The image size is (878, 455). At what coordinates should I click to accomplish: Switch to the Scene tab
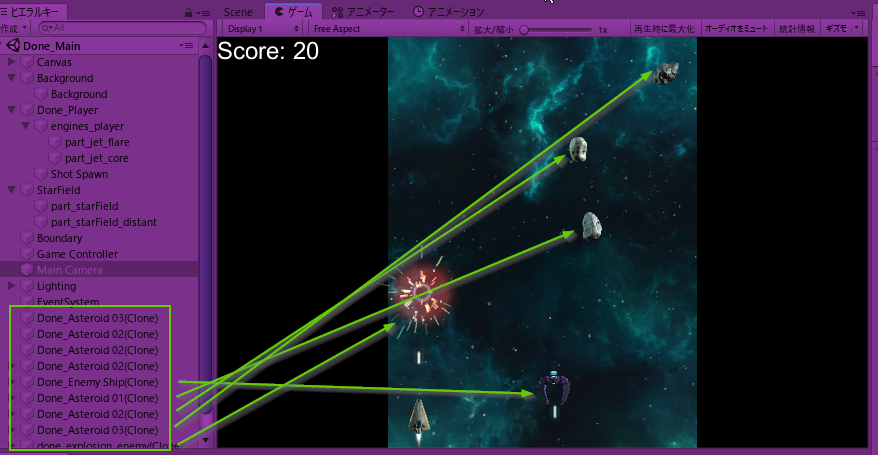click(238, 12)
